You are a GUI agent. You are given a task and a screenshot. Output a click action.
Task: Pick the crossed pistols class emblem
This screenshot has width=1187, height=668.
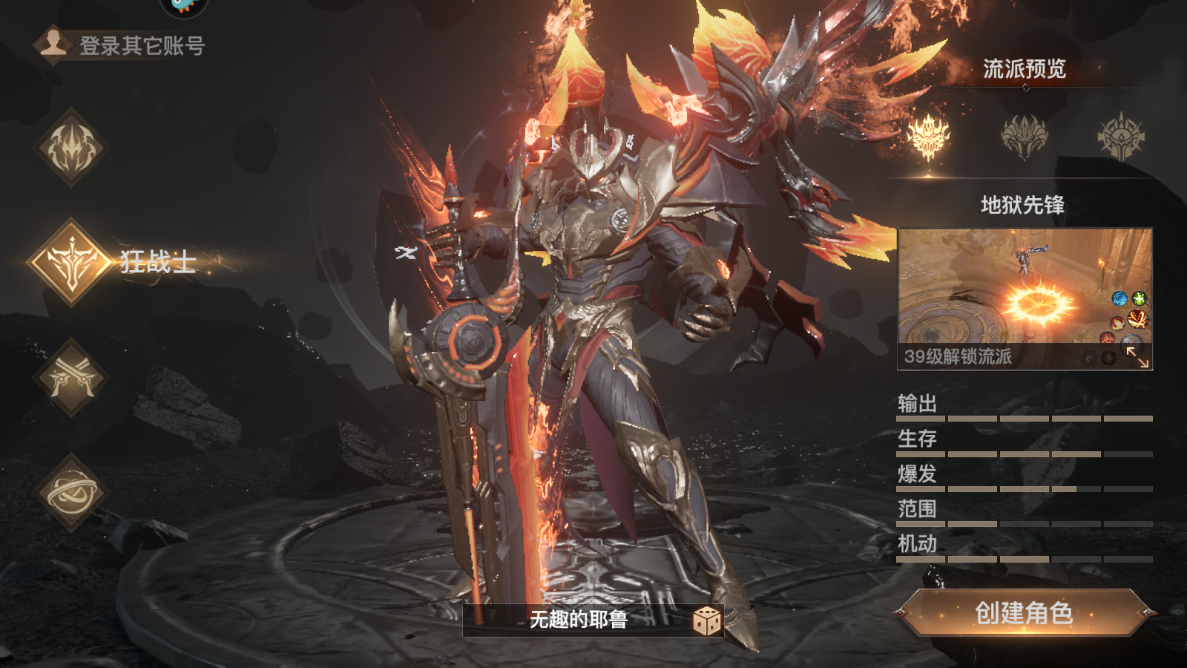[x=70, y=378]
